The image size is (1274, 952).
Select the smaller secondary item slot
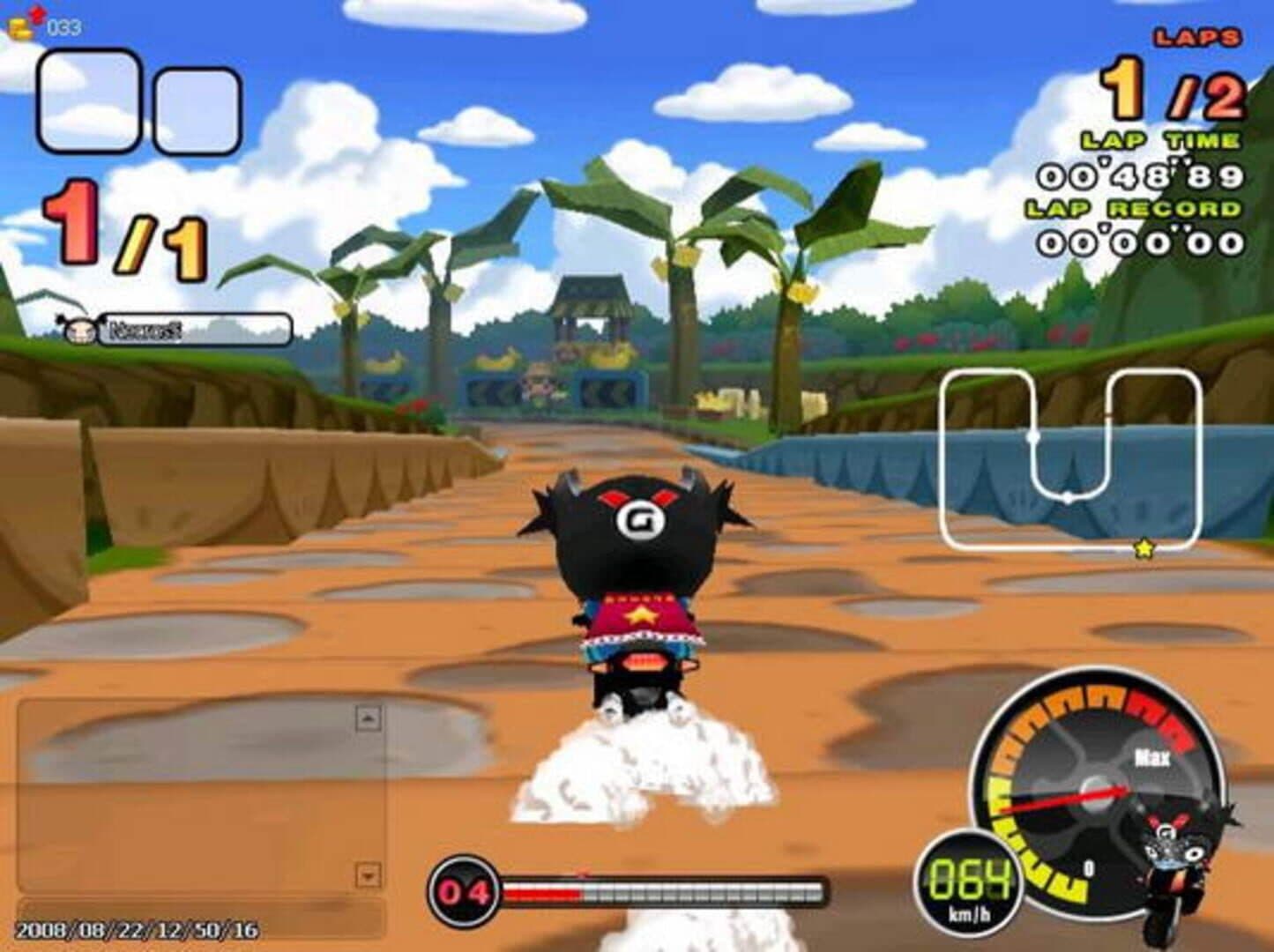click(x=197, y=111)
